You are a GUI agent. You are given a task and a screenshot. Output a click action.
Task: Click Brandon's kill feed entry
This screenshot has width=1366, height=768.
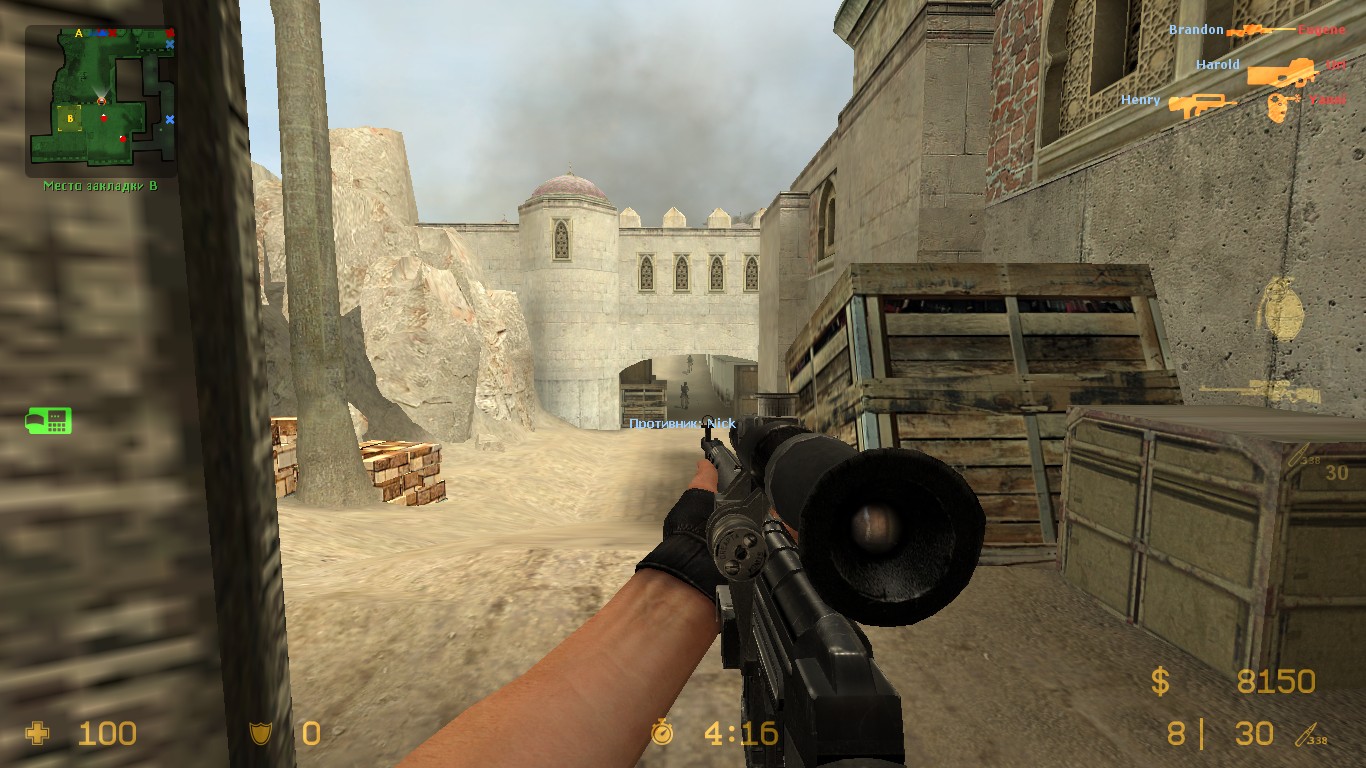(1257, 30)
